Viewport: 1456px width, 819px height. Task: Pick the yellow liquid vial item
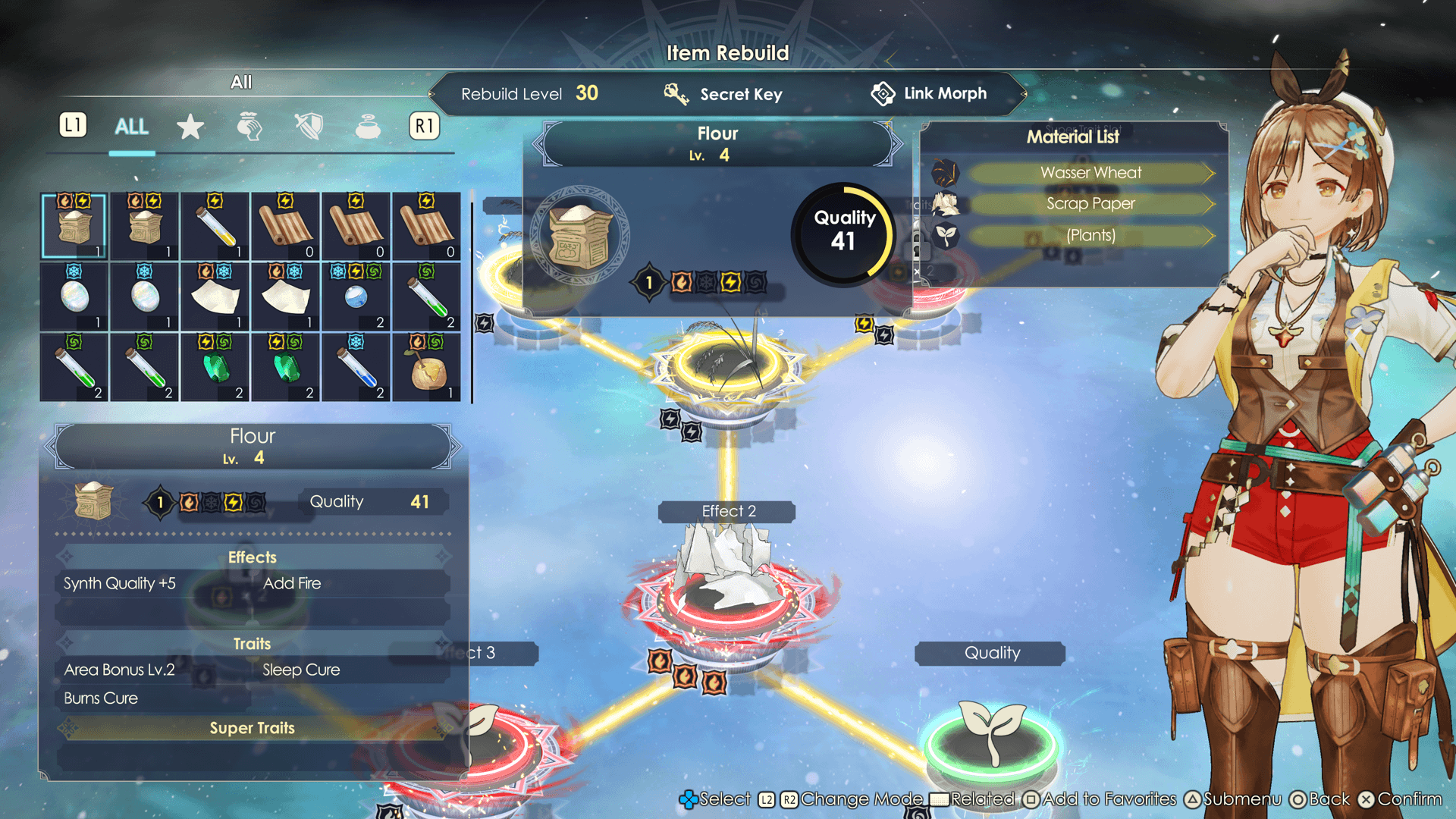[x=215, y=226]
